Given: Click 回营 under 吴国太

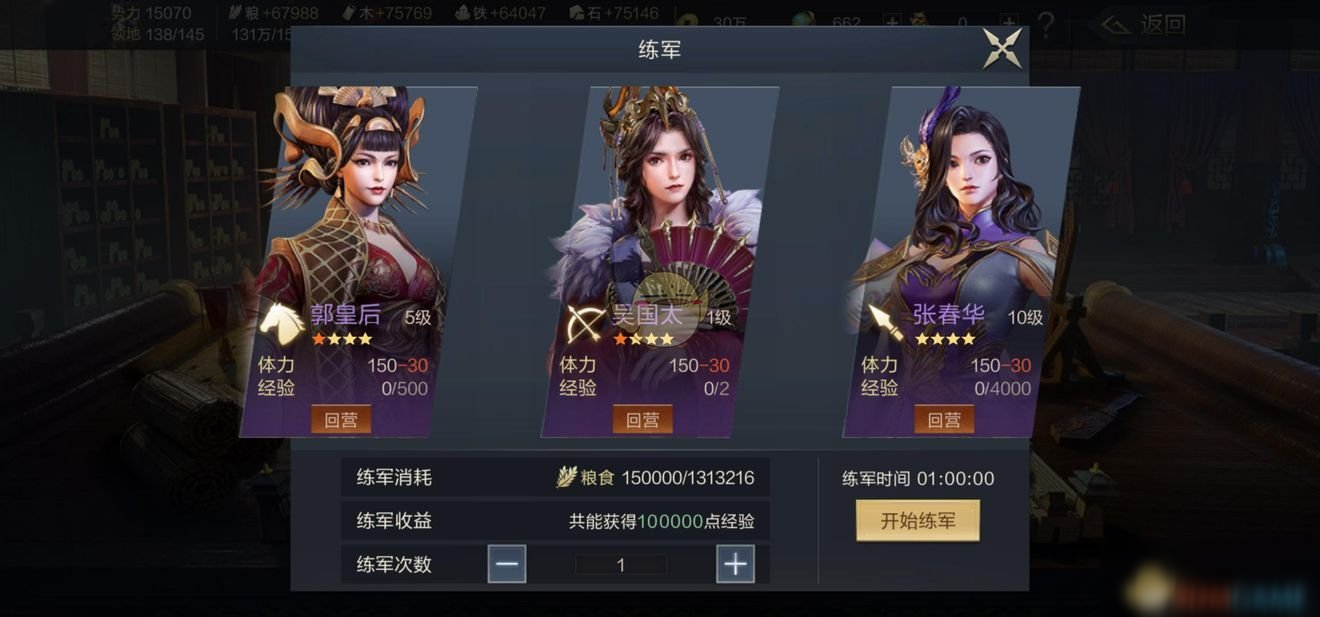Looking at the screenshot, I should coord(642,419).
